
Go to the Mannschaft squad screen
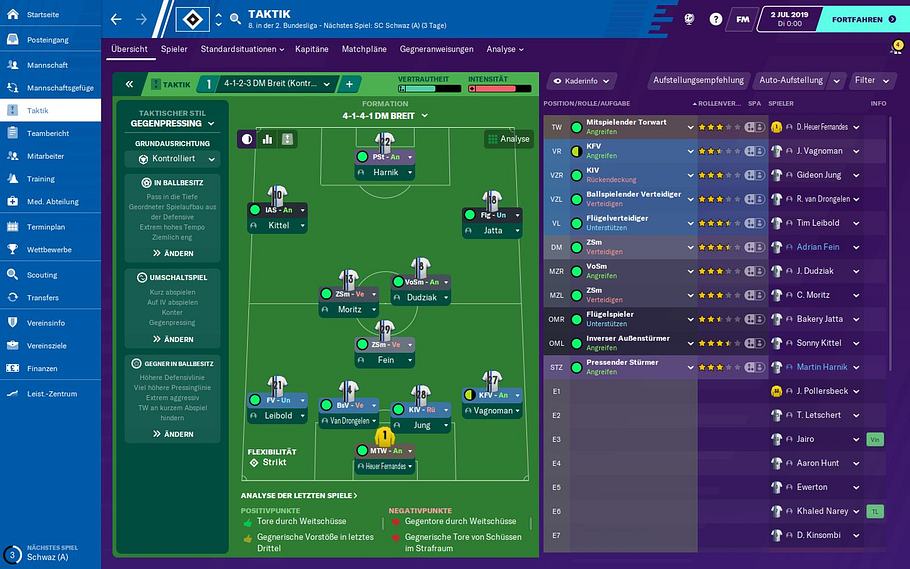[x=48, y=64]
